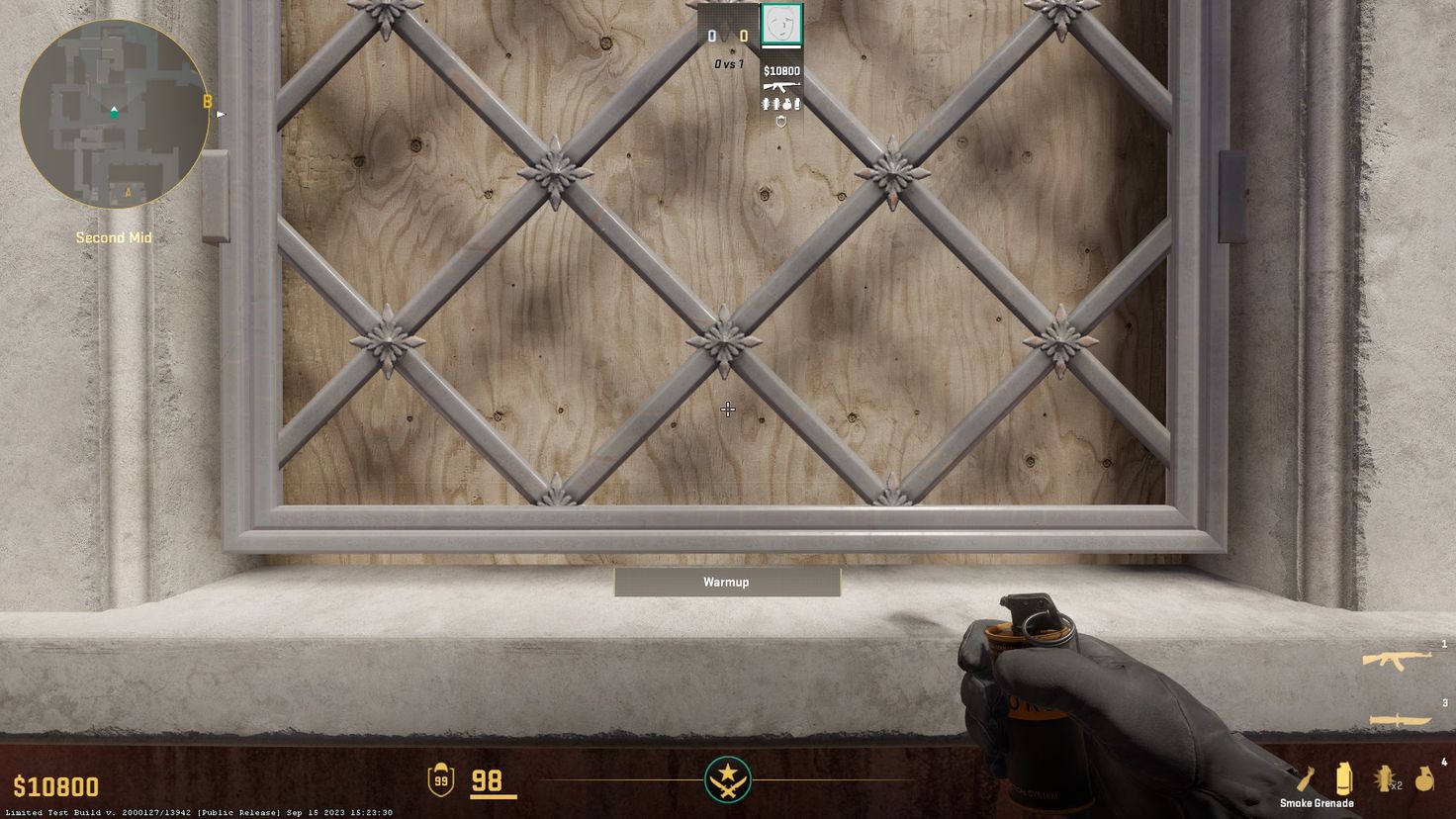Click the Warmup banner label
Image resolution: width=1456 pixels, height=819 pixels.
[726, 582]
